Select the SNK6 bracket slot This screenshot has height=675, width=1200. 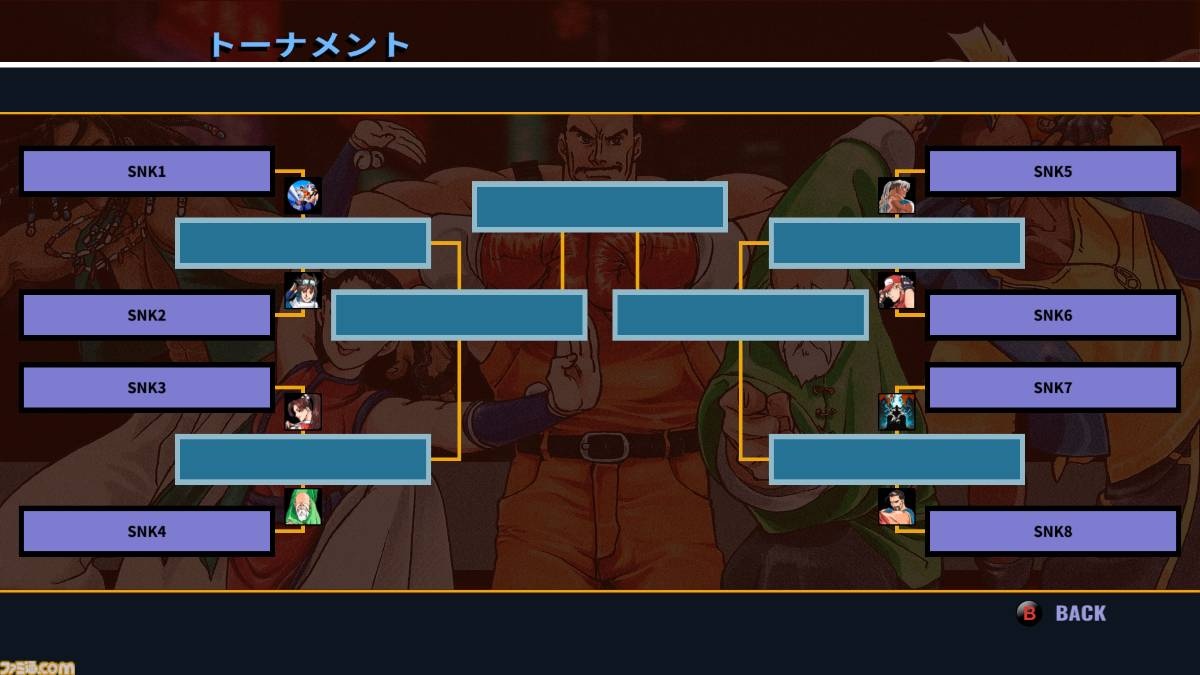1052,315
